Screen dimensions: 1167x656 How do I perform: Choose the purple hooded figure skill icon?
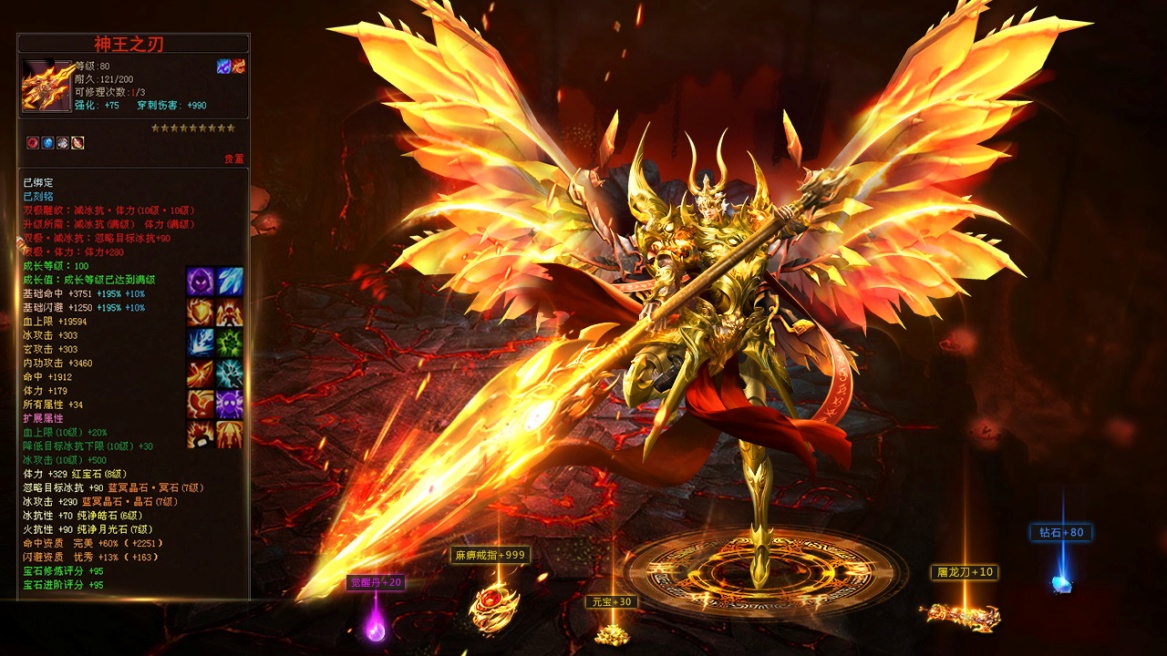tap(201, 282)
